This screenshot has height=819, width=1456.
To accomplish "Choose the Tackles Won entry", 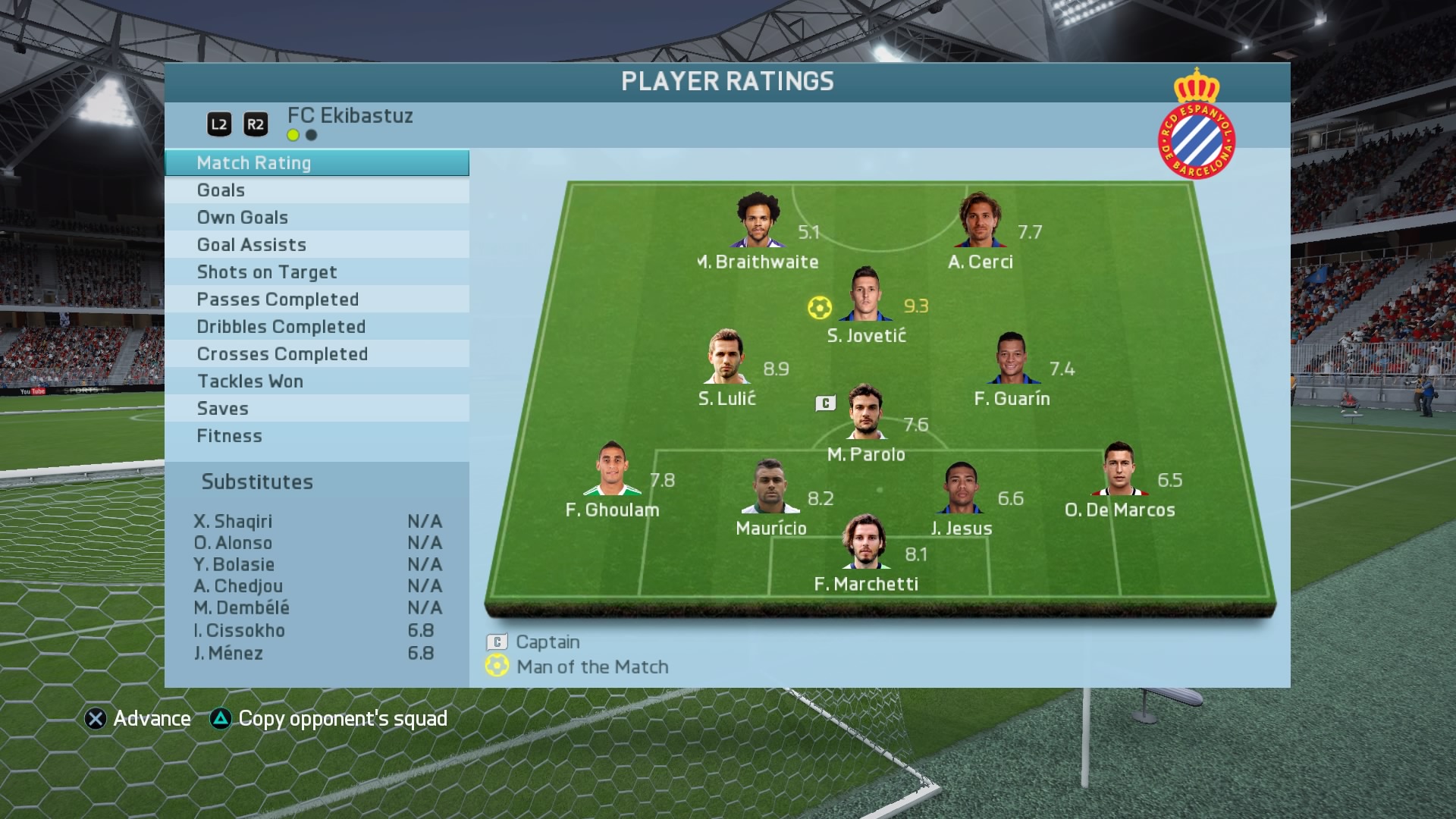I will pyautogui.click(x=316, y=381).
